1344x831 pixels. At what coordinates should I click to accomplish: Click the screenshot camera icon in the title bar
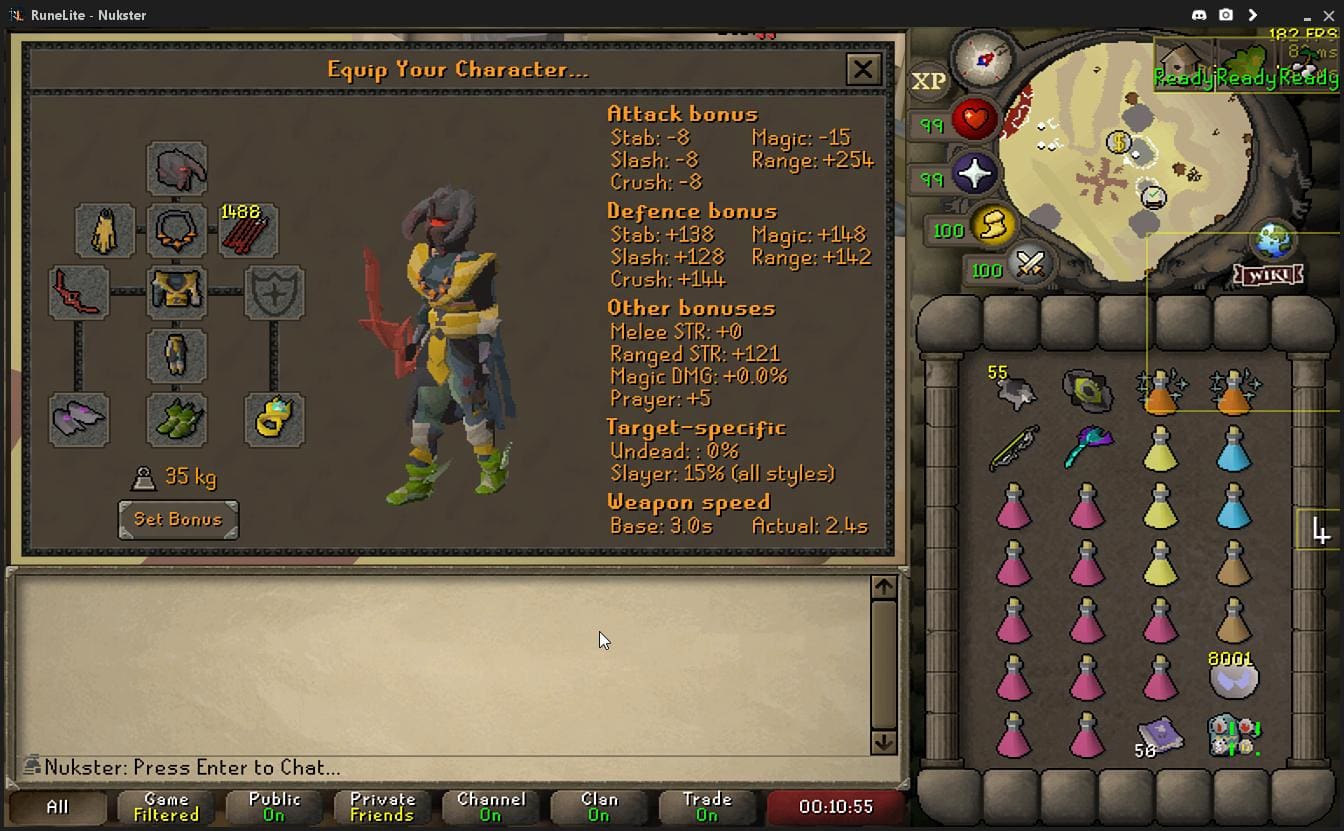1225,15
